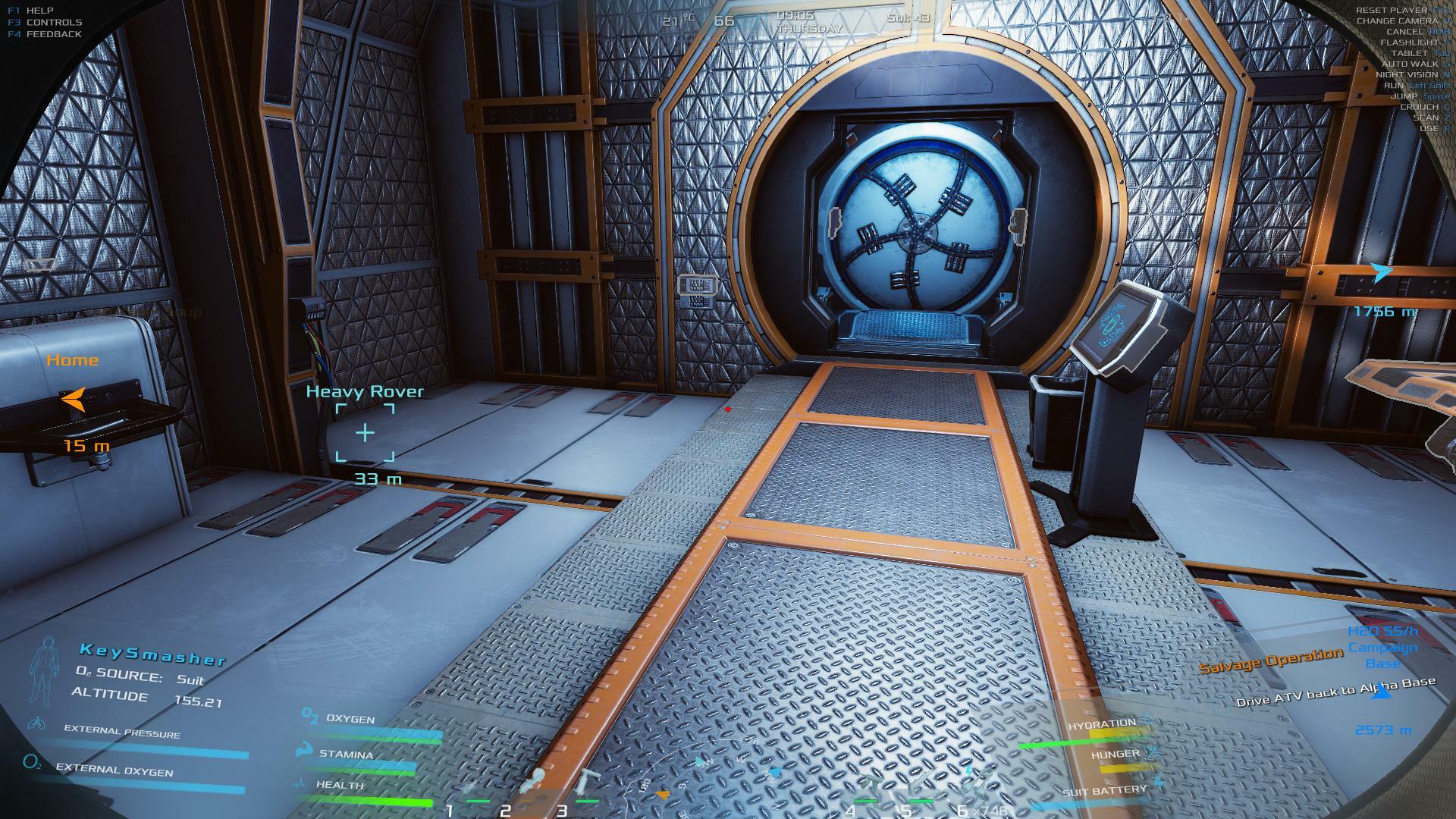Click the orange Home waypoint marker
Screen dimensions: 1456x819
[74, 399]
